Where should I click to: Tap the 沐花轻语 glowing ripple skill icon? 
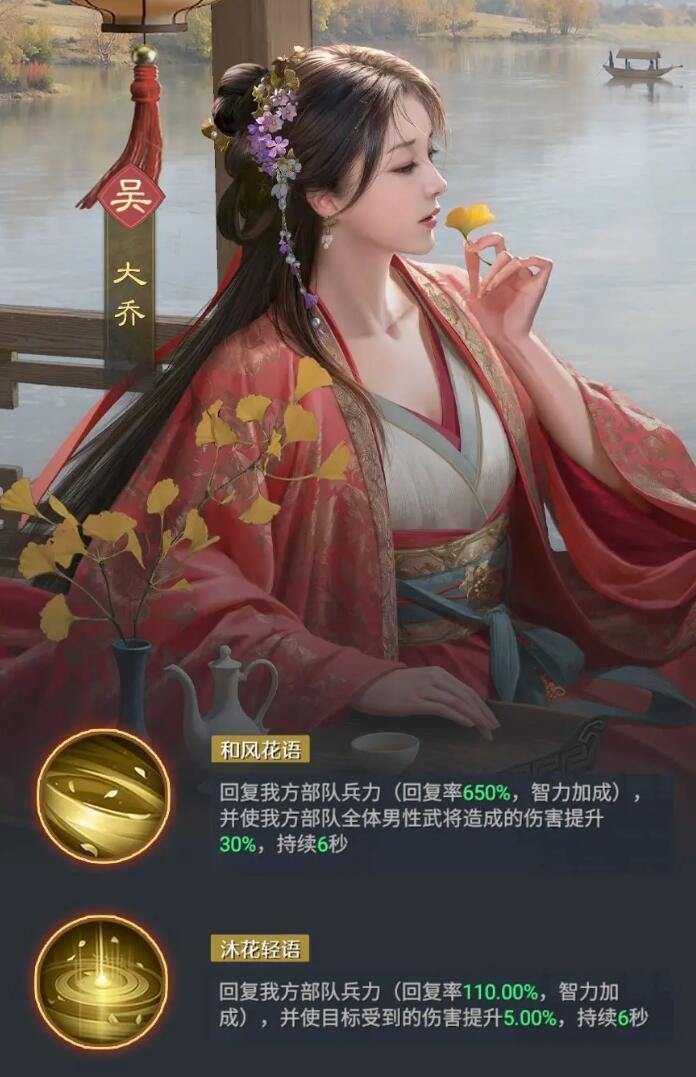(101, 981)
